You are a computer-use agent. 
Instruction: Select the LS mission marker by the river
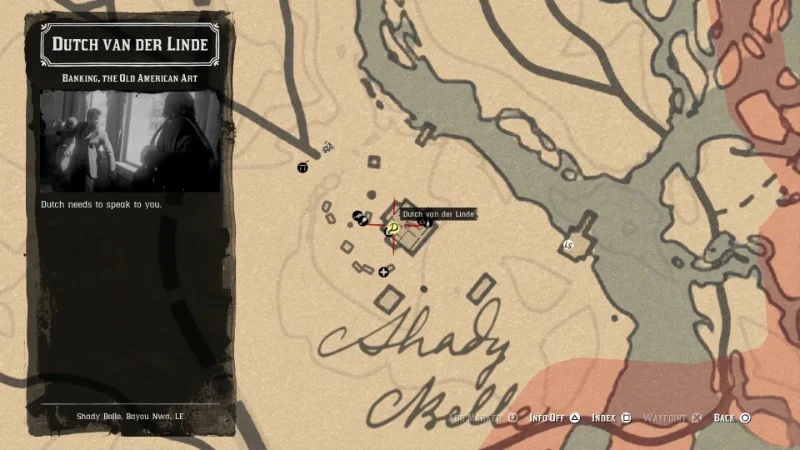569,244
